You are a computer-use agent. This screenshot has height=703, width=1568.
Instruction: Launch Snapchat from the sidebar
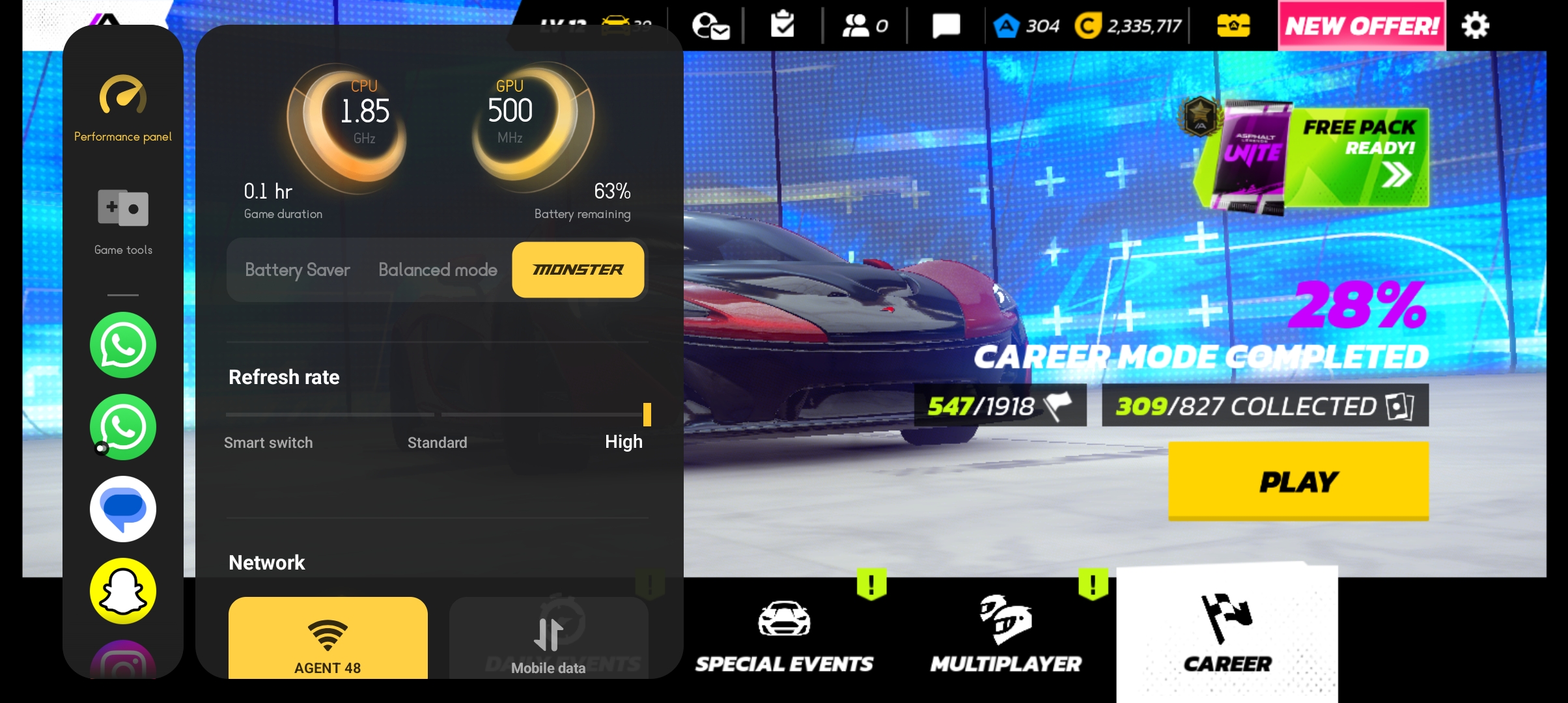tap(123, 590)
